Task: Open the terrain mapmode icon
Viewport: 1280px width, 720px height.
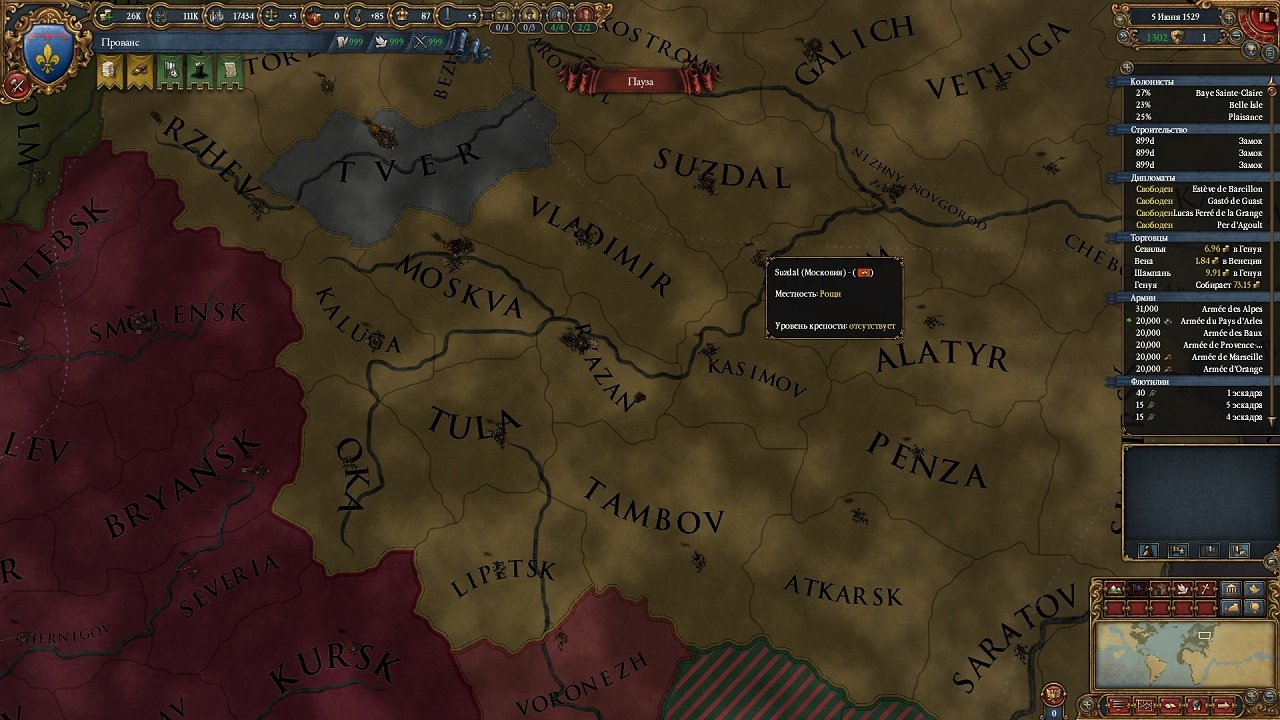Action: point(1115,589)
